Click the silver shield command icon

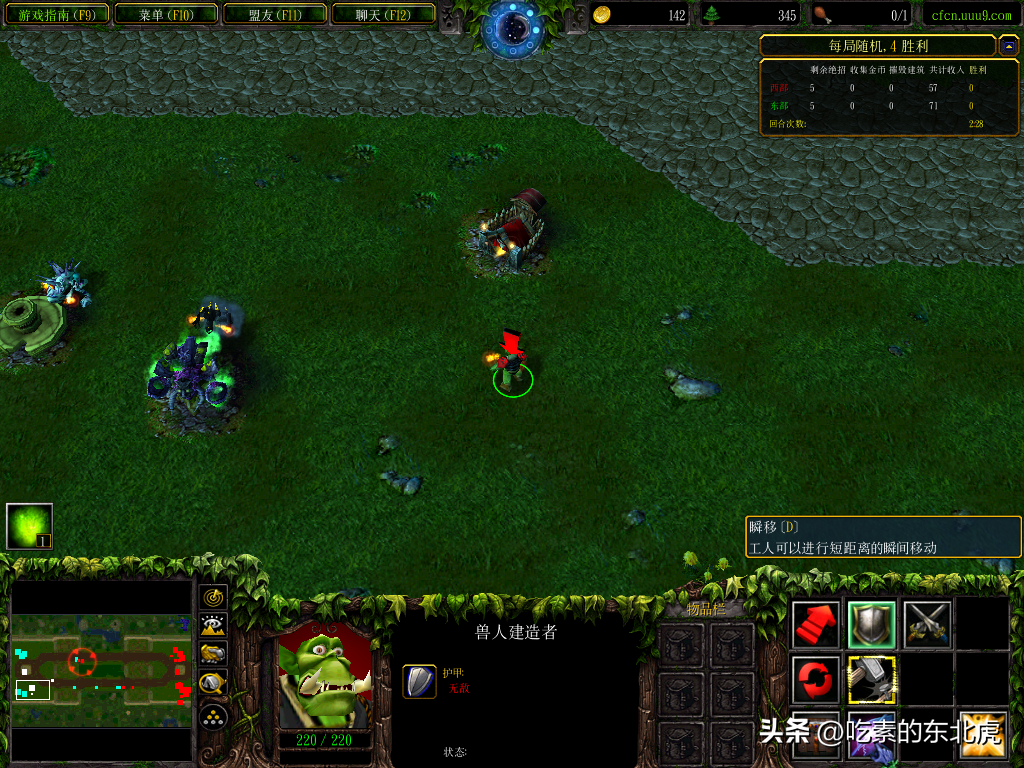(871, 625)
